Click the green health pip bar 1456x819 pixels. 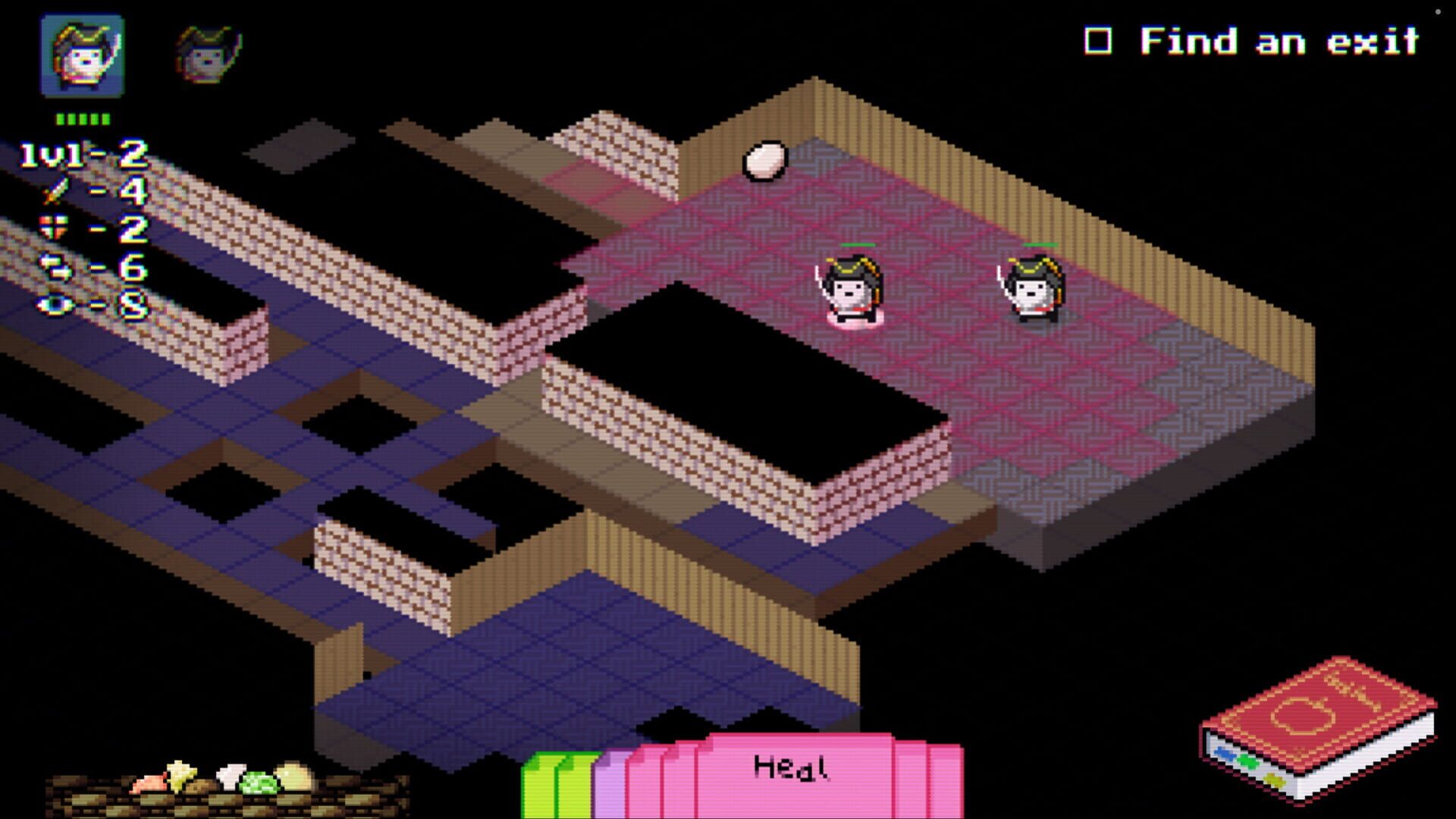click(80, 118)
